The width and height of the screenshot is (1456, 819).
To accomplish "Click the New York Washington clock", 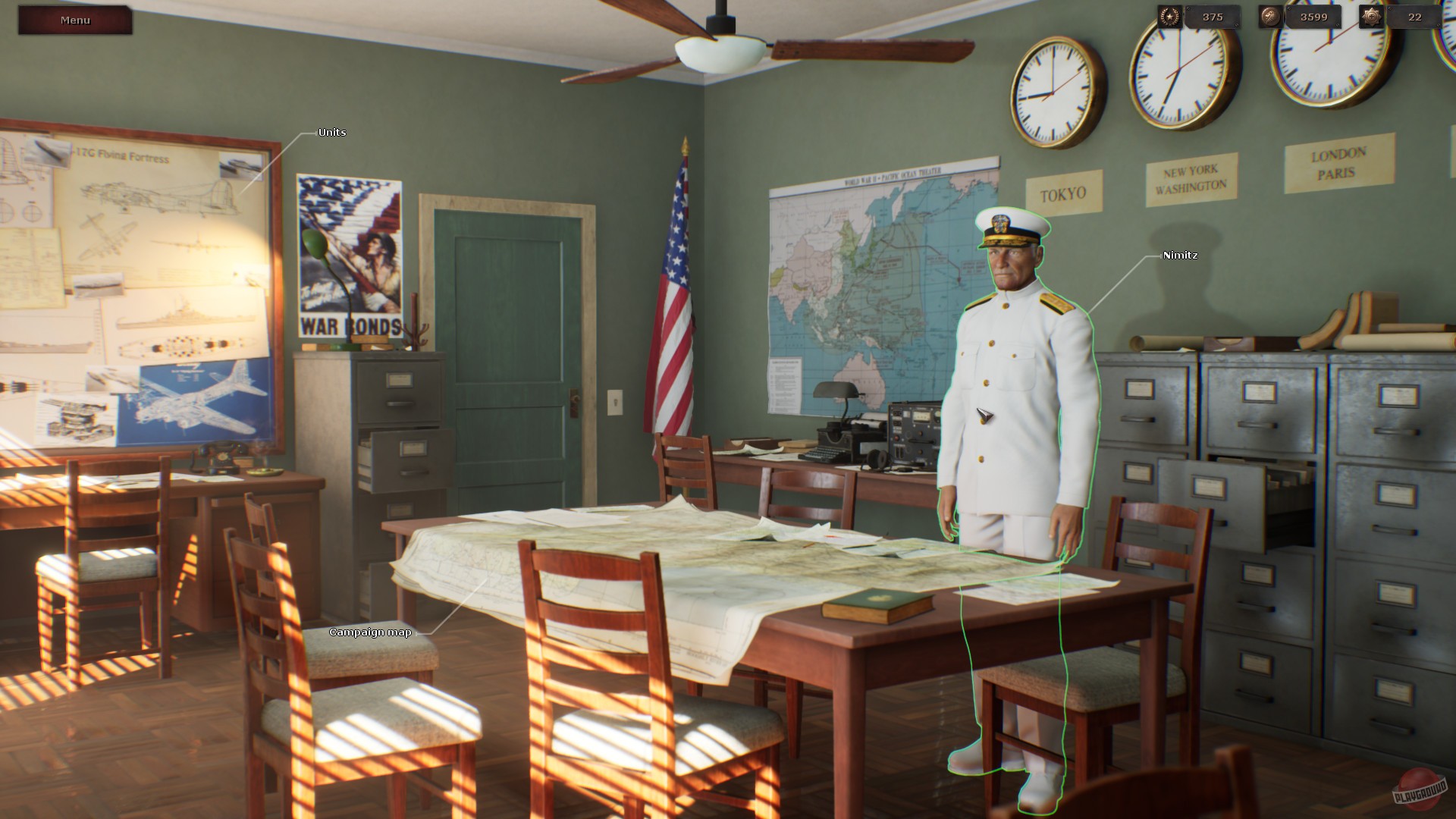I will (x=1181, y=68).
